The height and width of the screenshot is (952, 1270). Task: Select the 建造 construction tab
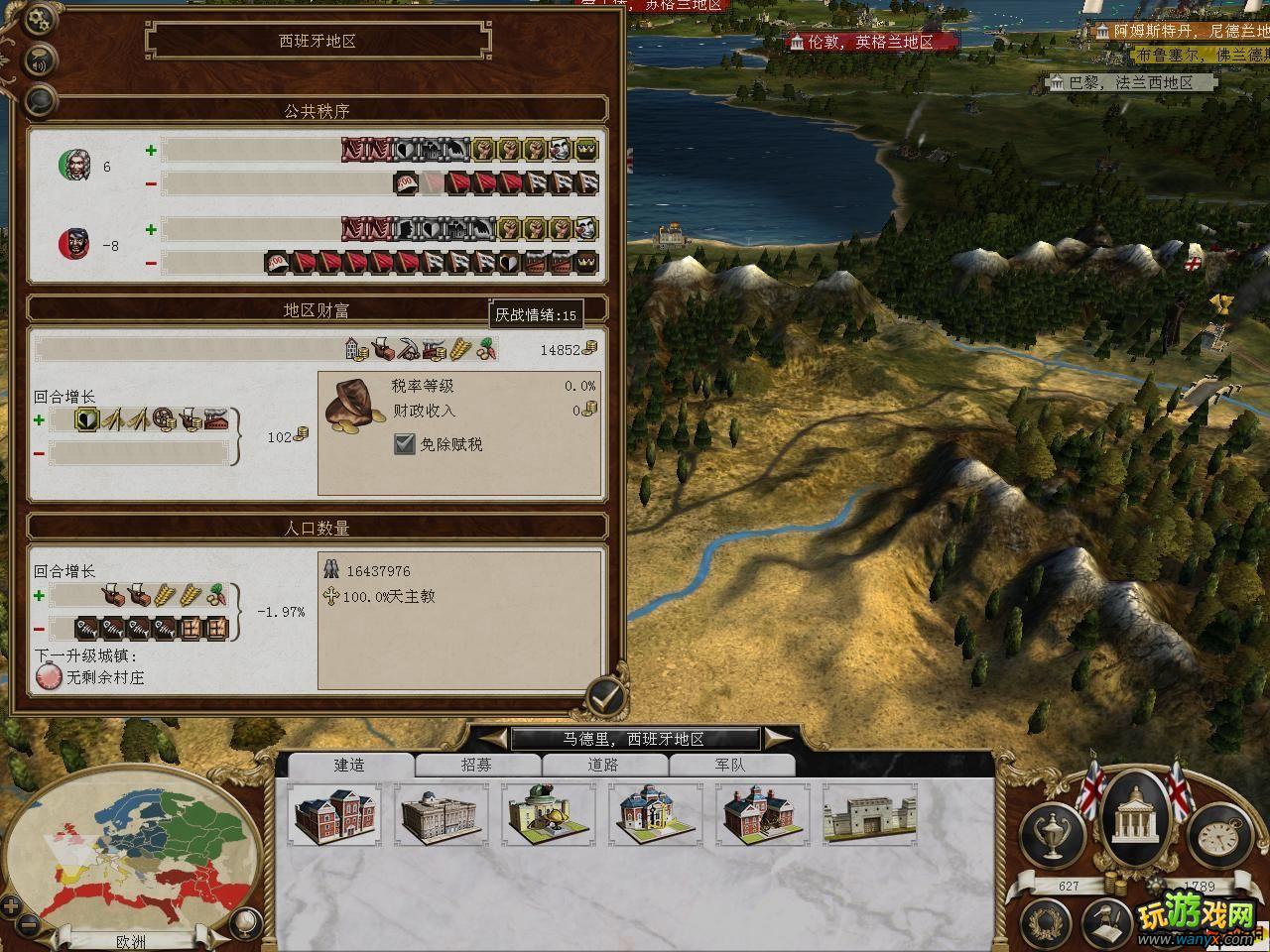349,765
